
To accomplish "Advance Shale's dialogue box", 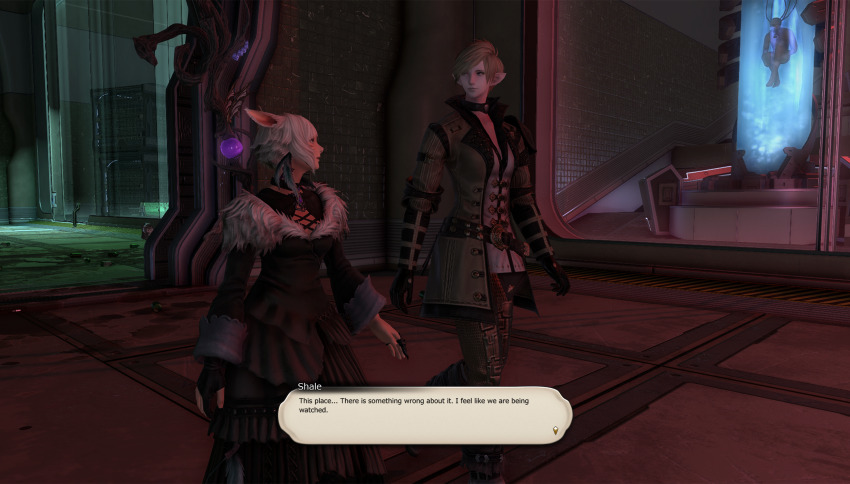I will (425, 414).
